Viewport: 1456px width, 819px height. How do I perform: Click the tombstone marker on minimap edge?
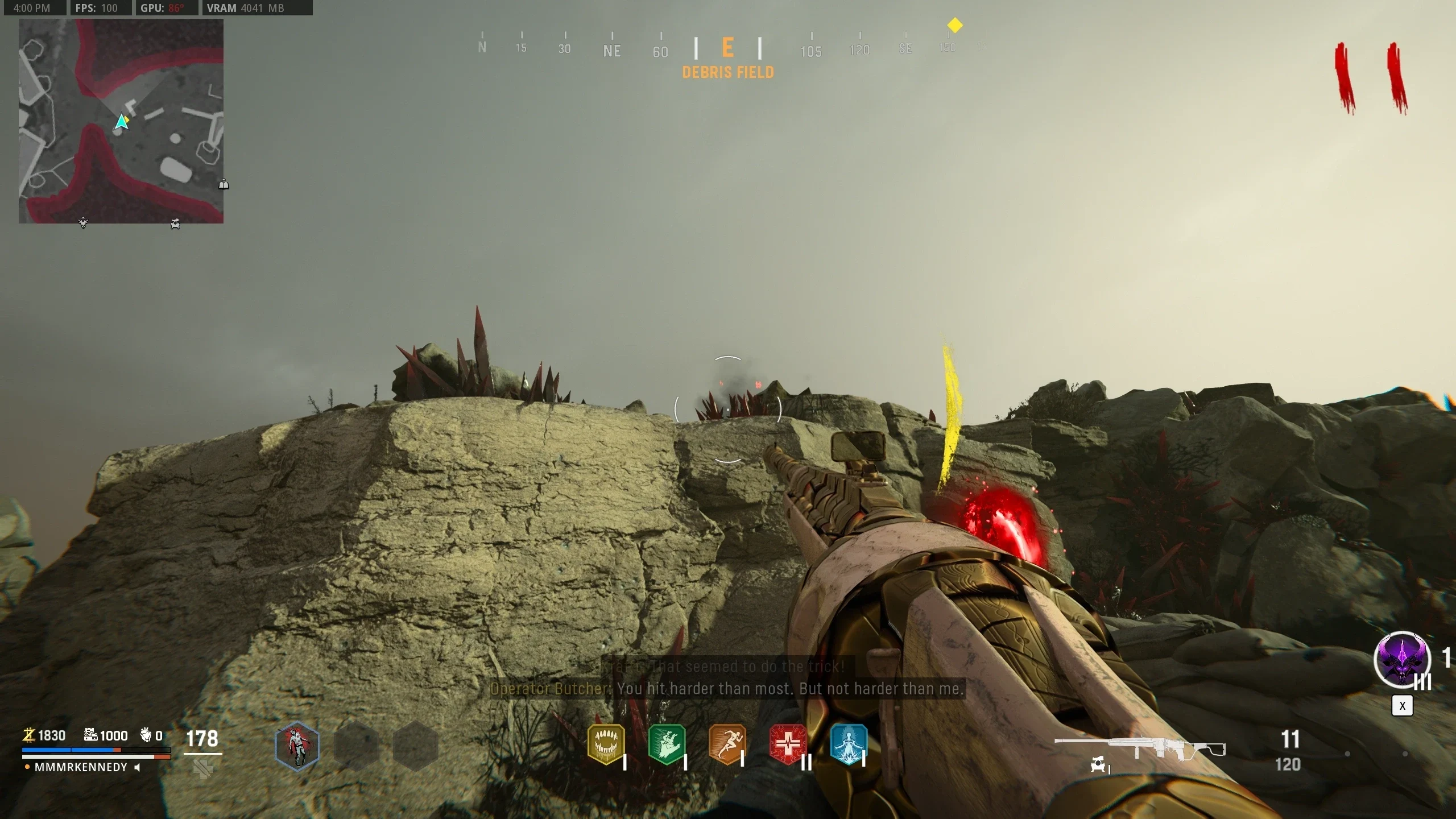[224, 184]
